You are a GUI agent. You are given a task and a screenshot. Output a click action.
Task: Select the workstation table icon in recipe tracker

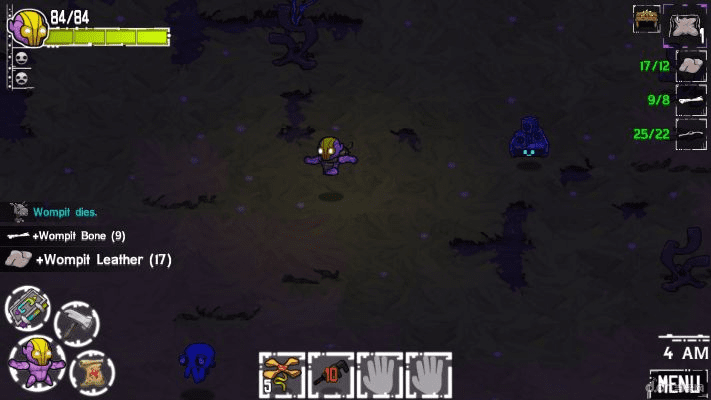[x=646, y=19]
